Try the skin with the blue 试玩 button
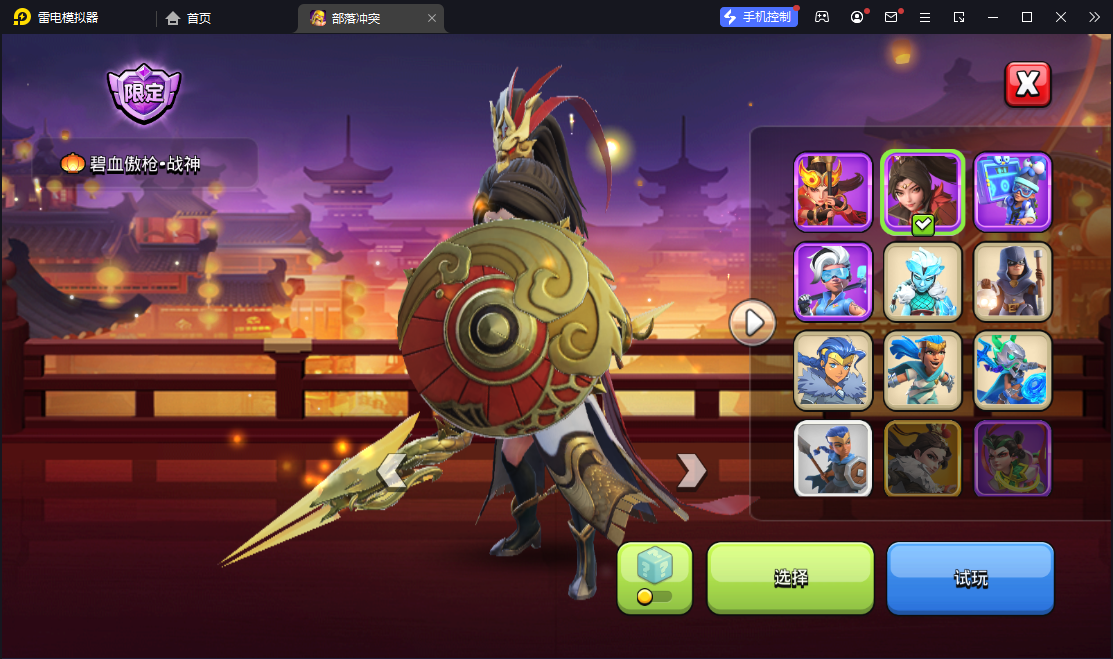1113x659 pixels. [x=970, y=578]
